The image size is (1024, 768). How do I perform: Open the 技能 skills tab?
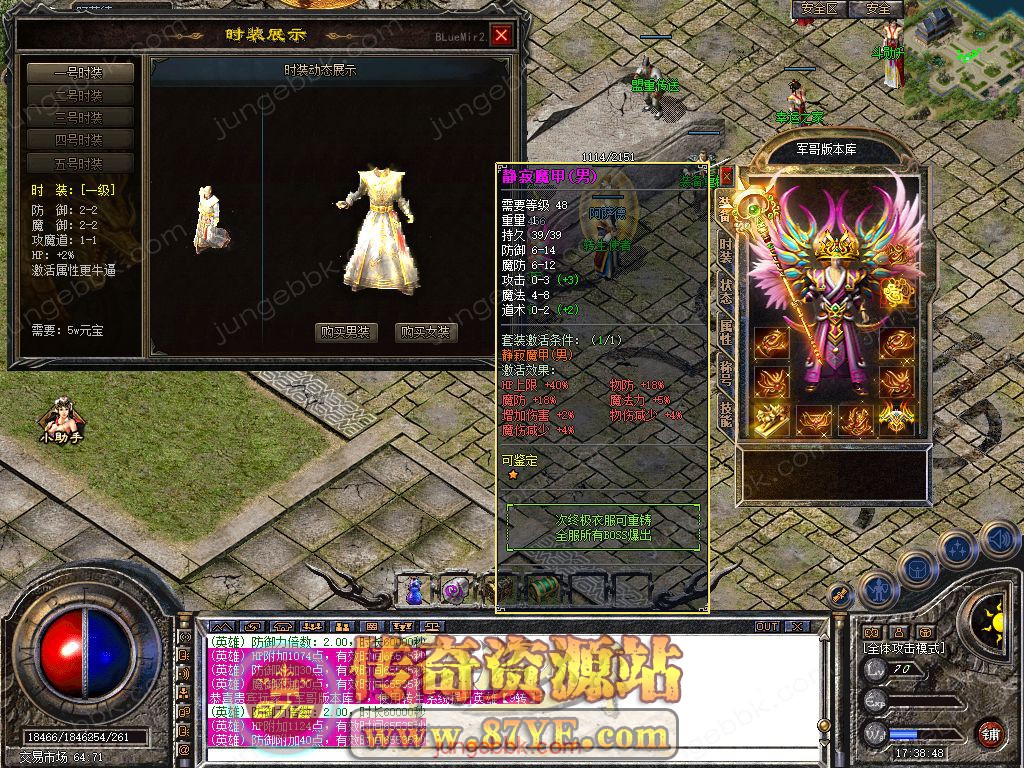pos(726,412)
